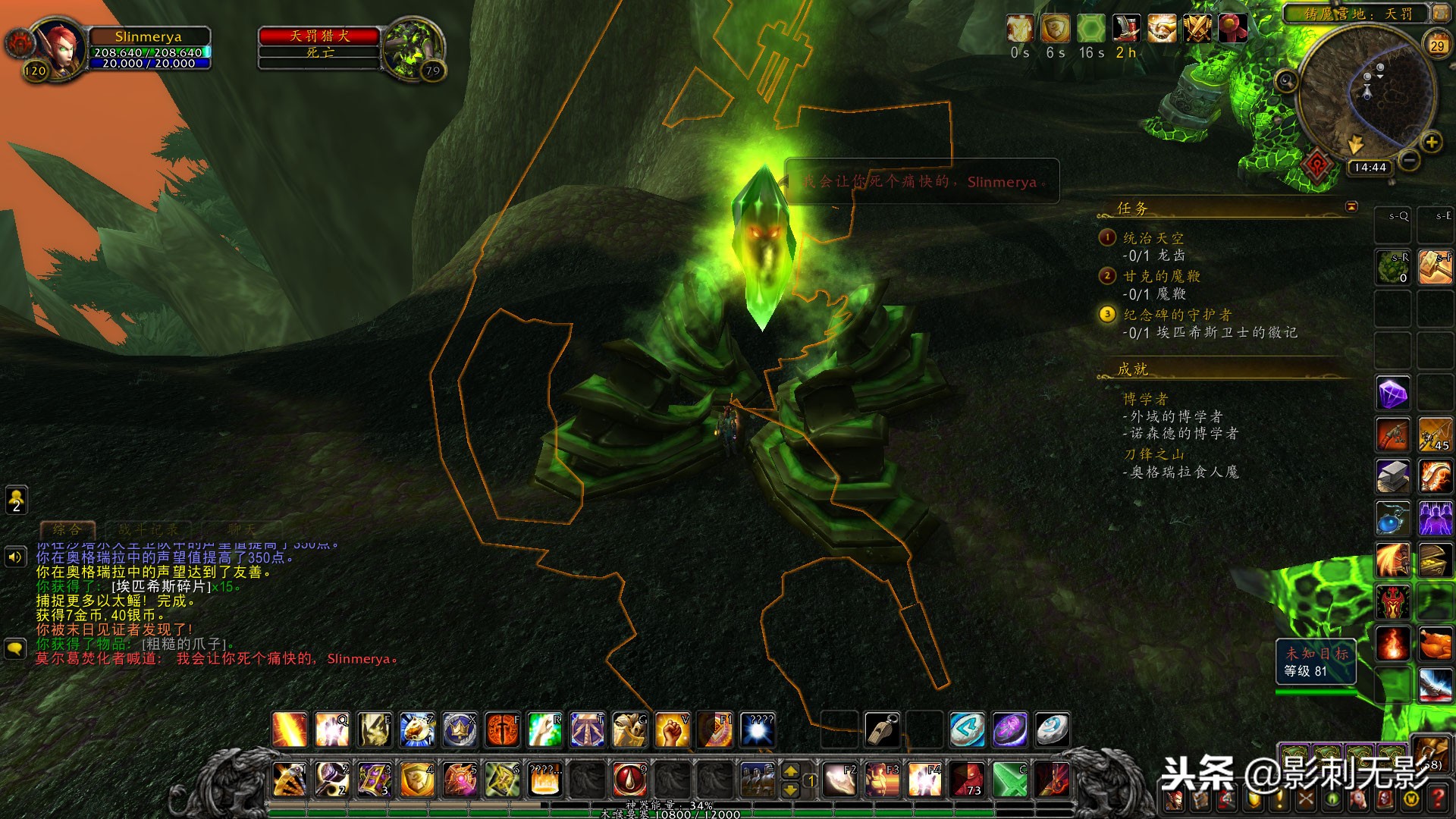
Task: Switch to the 战斗记录 combat log tab
Action: (149, 529)
